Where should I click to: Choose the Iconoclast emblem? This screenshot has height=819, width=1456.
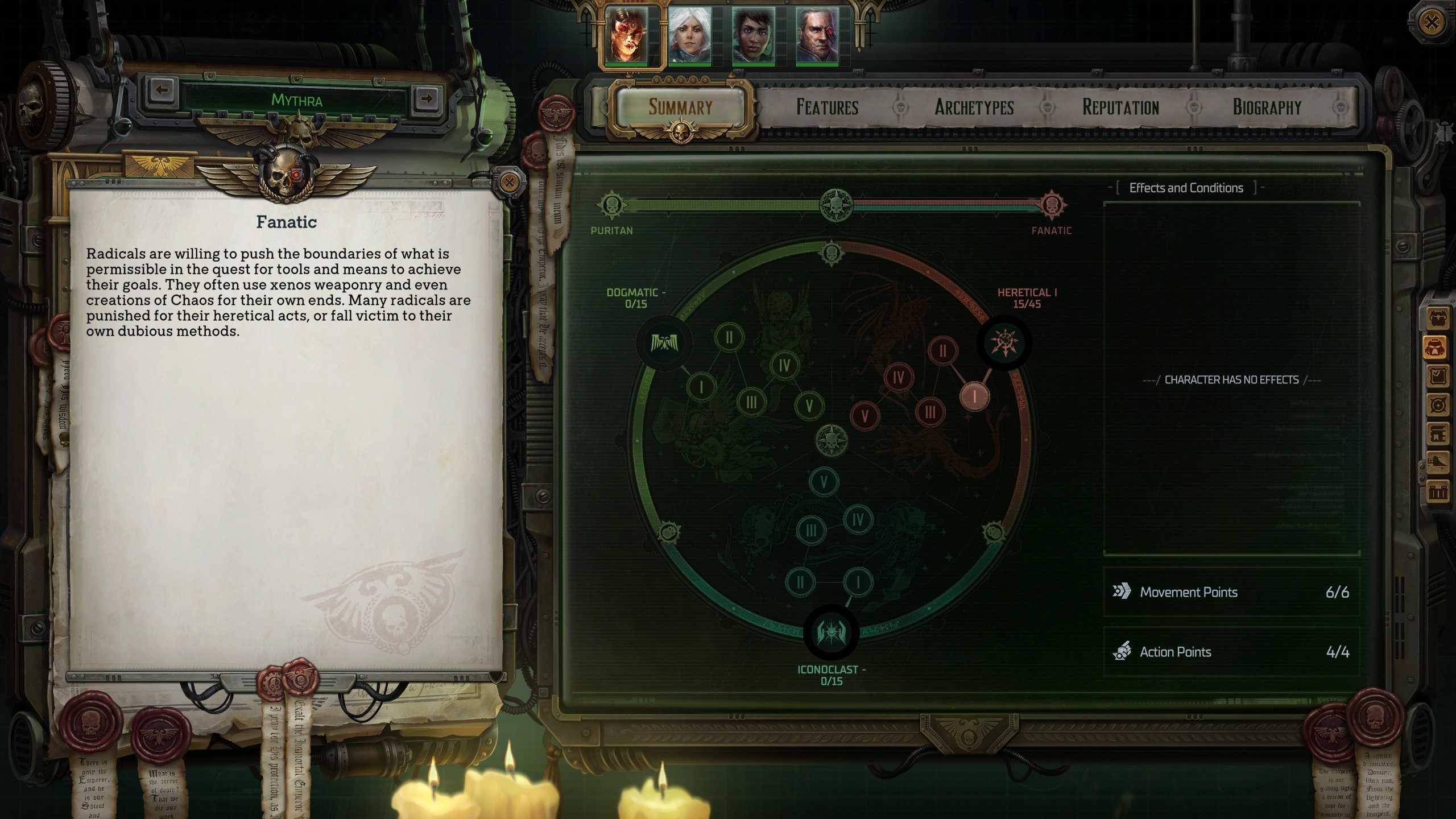[x=830, y=632]
